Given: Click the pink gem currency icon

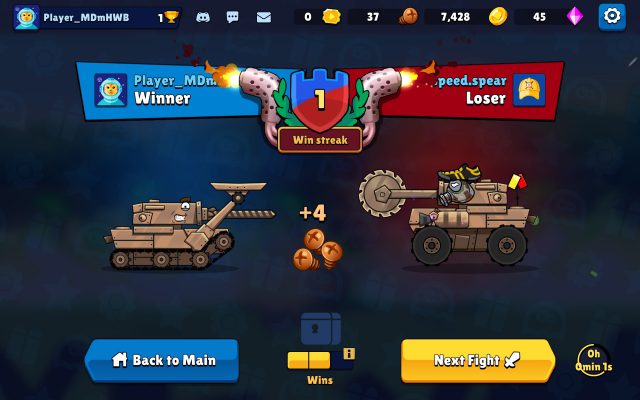Looking at the screenshot, I should pos(574,16).
